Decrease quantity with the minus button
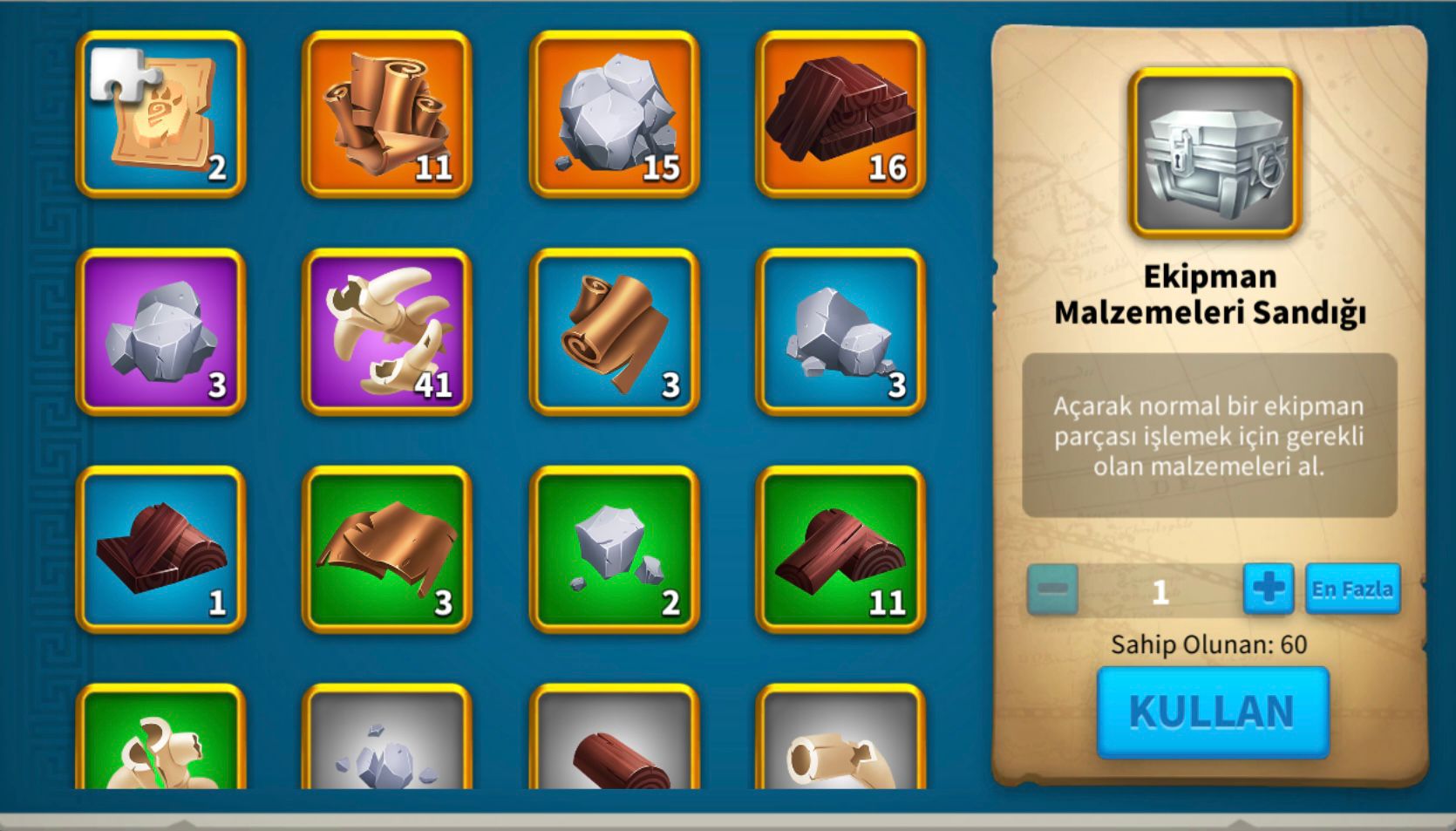Screen dimensions: 1456x831 pyautogui.click(x=1052, y=589)
